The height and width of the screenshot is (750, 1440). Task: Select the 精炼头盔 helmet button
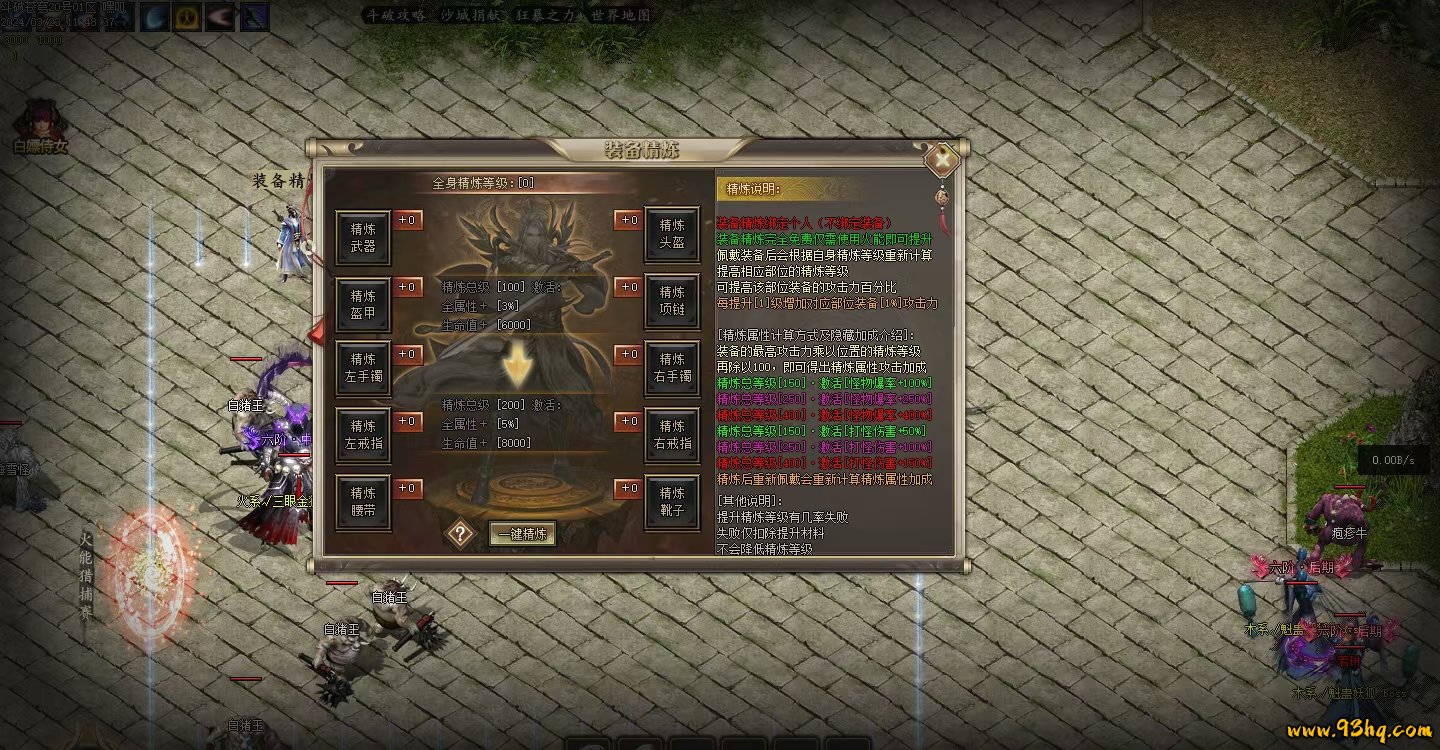[672, 236]
